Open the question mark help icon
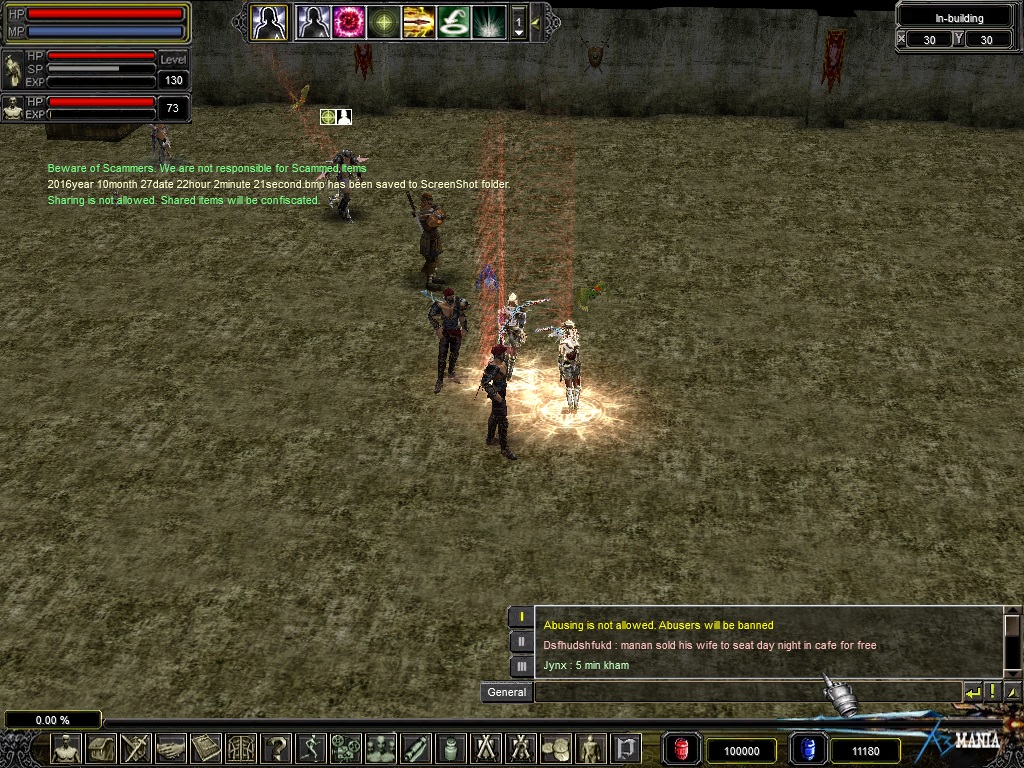The height and width of the screenshot is (768, 1024). (x=276, y=748)
